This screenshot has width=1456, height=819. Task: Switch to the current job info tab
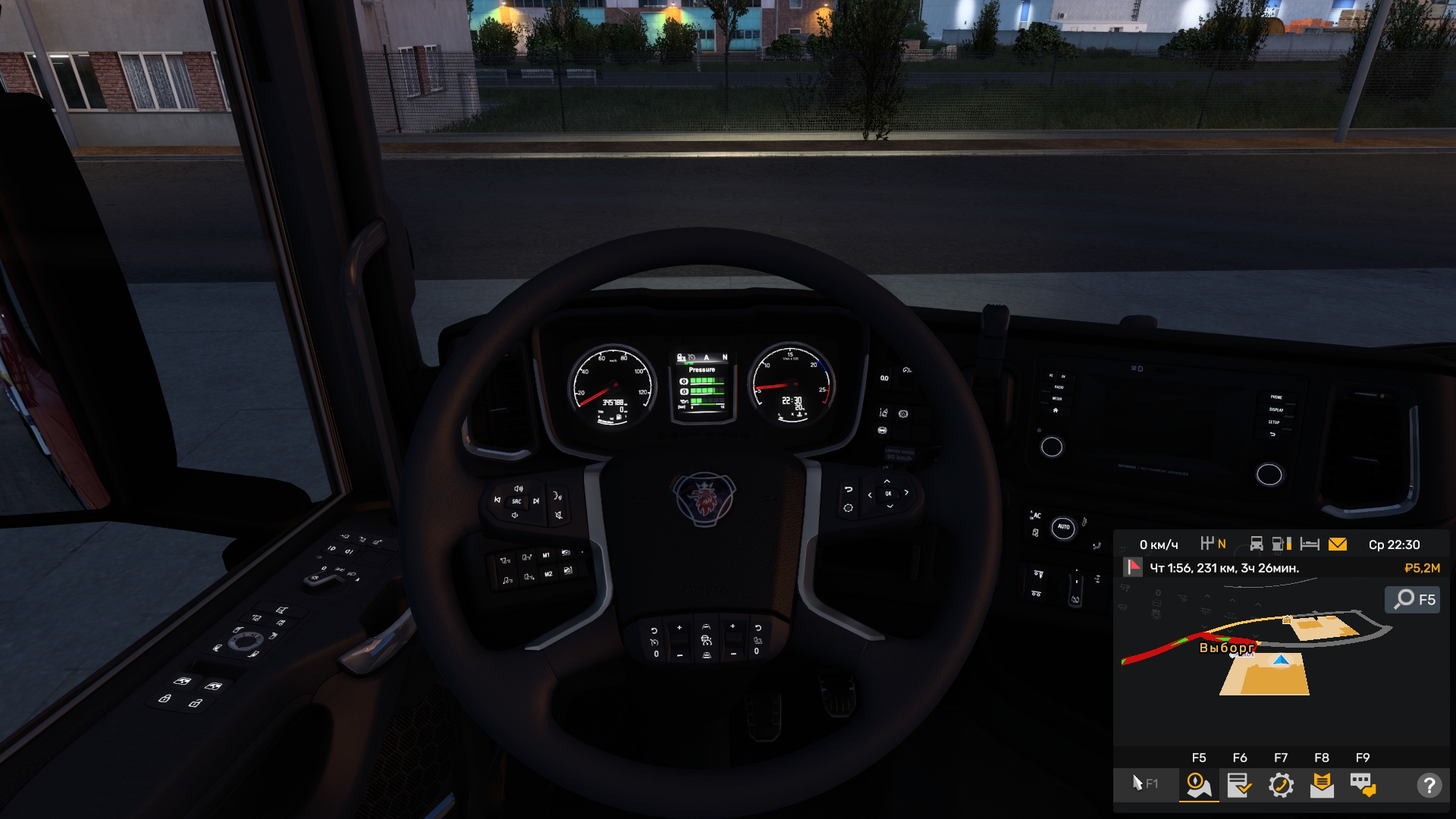click(x=1240, y=785)
